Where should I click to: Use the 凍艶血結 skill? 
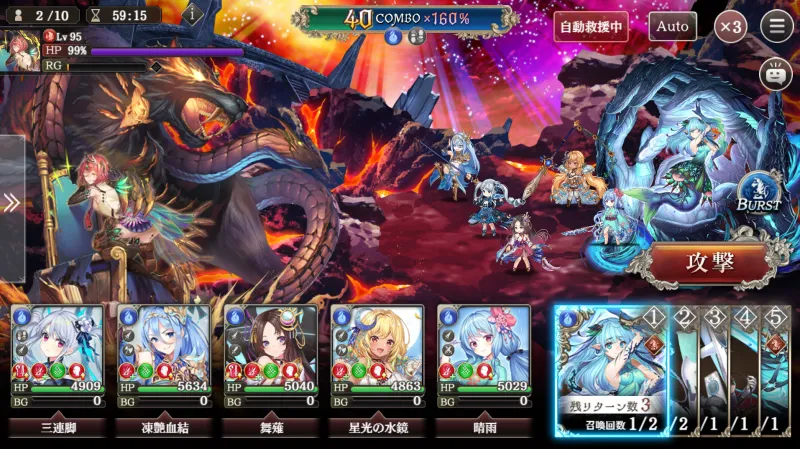click(x=163, y=428)
